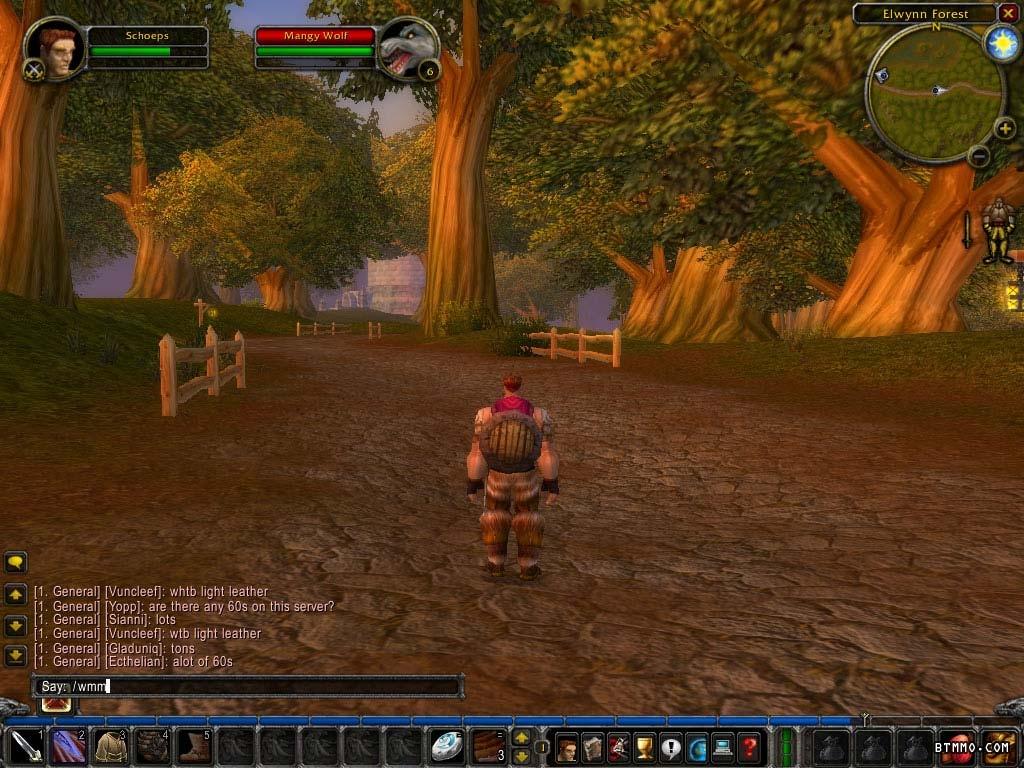Click the Elwynn Forest minimap

click(x=935, y=92)
